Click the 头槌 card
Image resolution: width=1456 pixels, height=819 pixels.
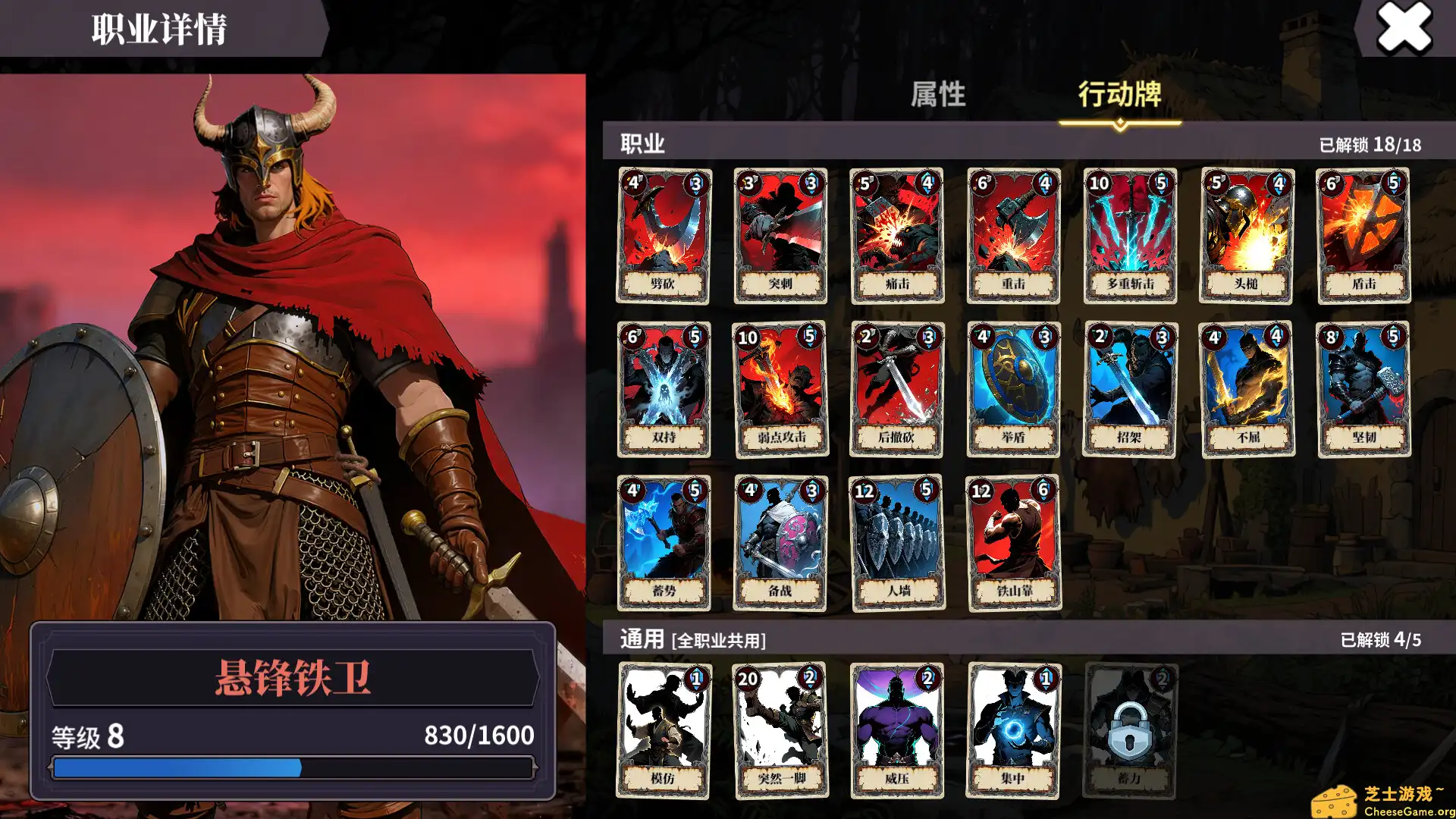tap(1246, 234)
